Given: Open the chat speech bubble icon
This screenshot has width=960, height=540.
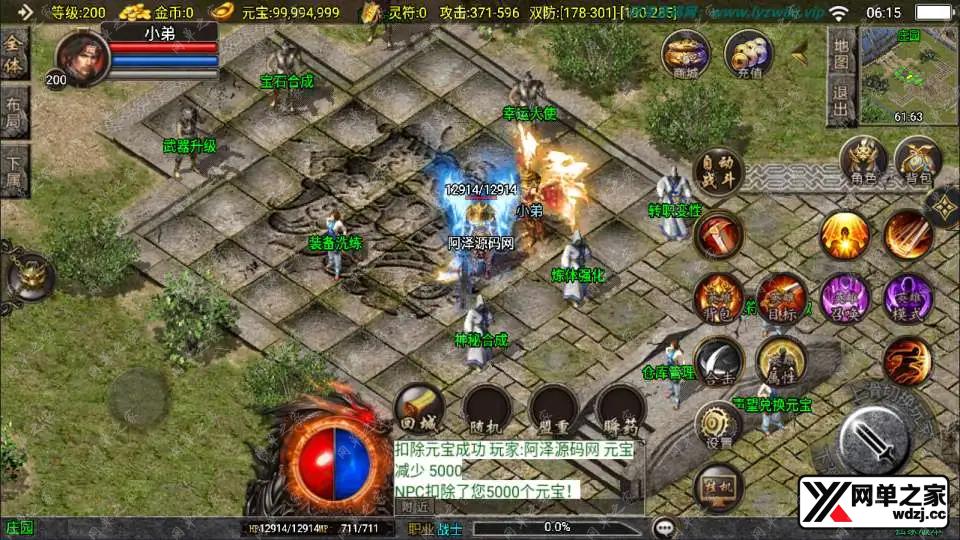Looking at the screenshot, I should coord(663,527).
